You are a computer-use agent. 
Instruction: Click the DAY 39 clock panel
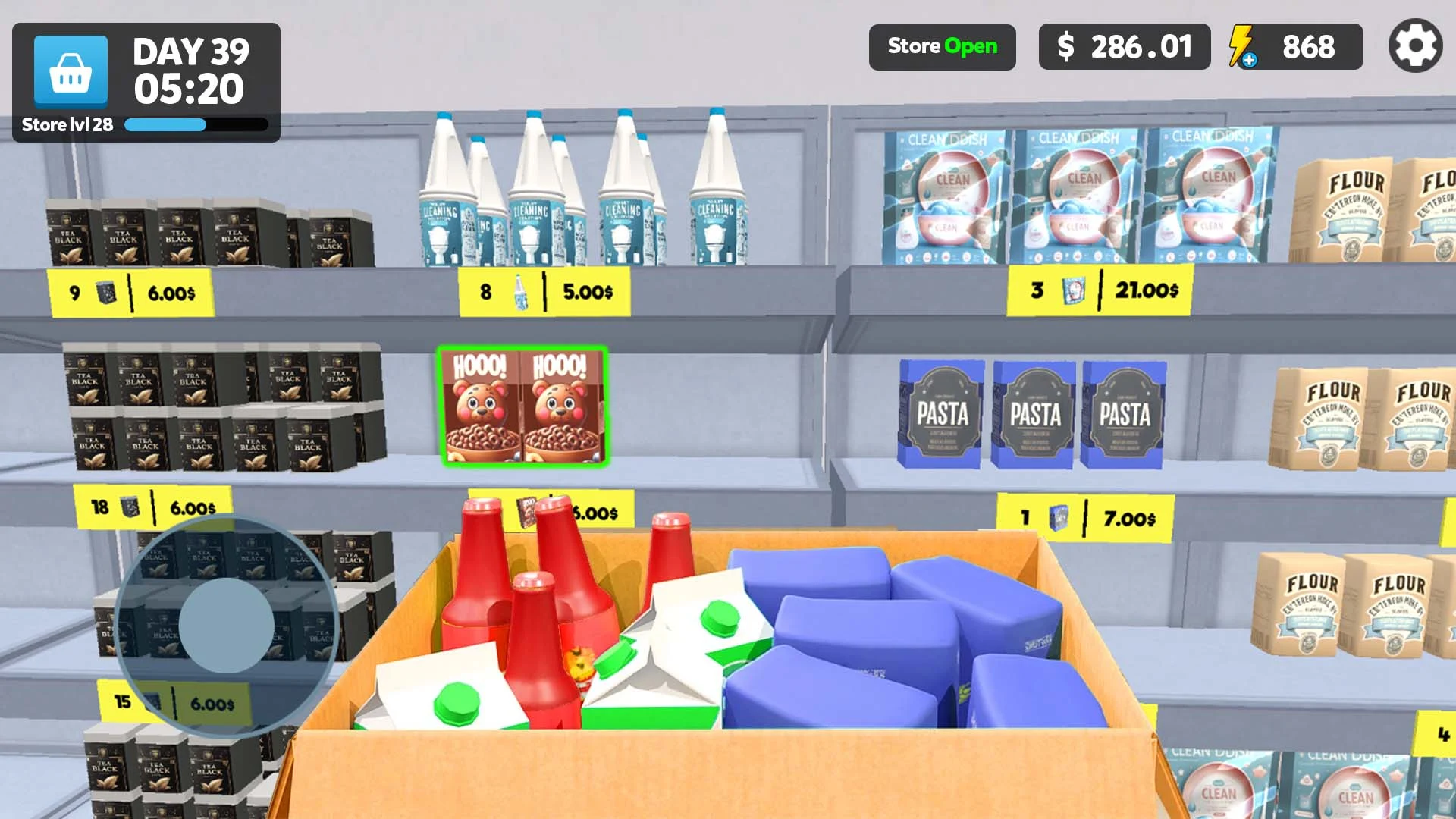coord(191,68)
